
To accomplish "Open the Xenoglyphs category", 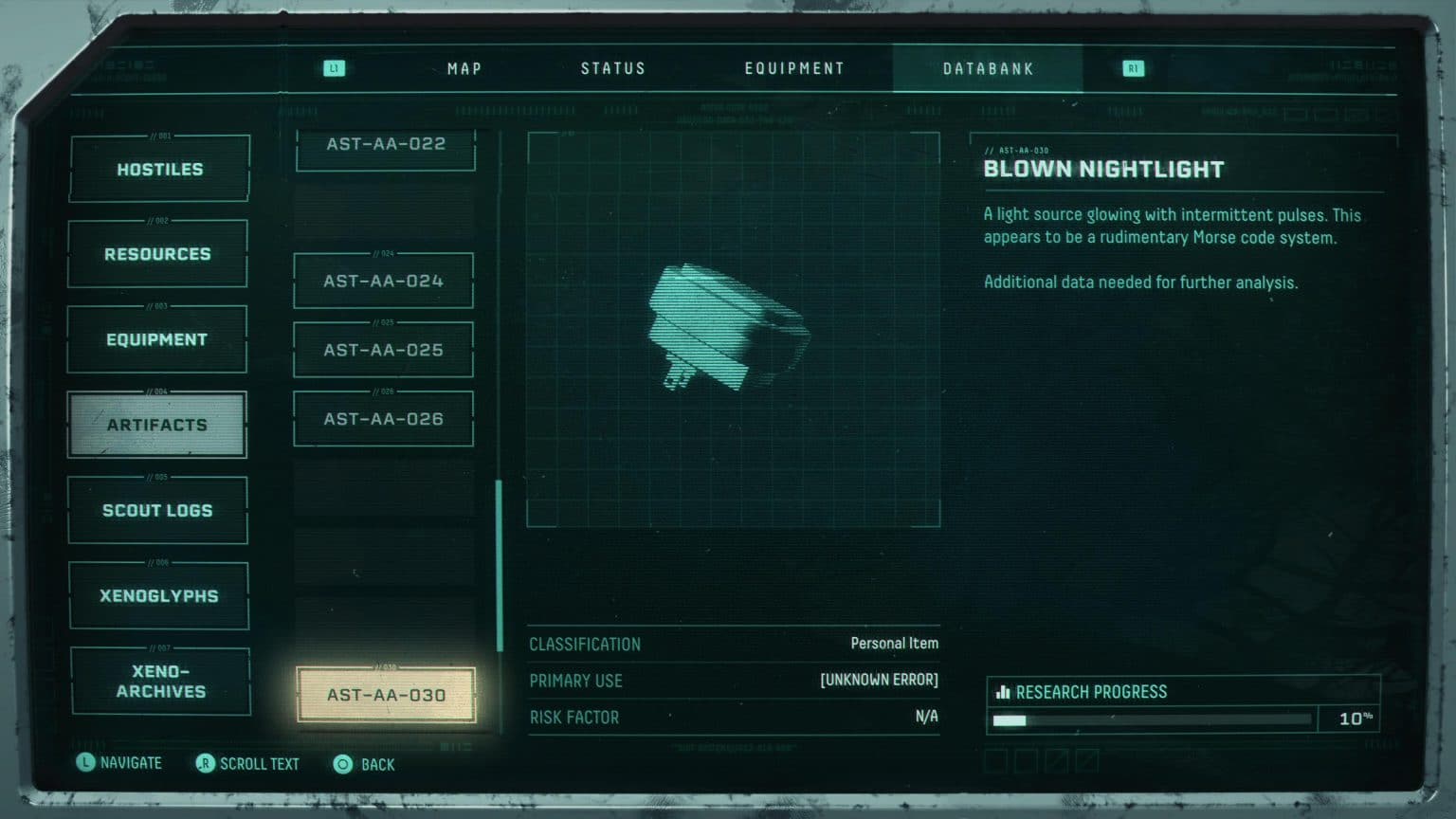I will pyautogui.click(x=158, y=595).
